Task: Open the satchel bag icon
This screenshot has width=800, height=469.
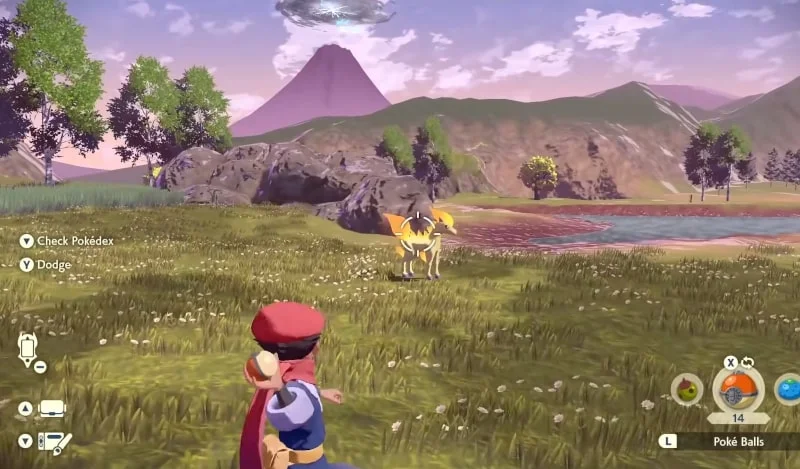Action: pos(51,408)
